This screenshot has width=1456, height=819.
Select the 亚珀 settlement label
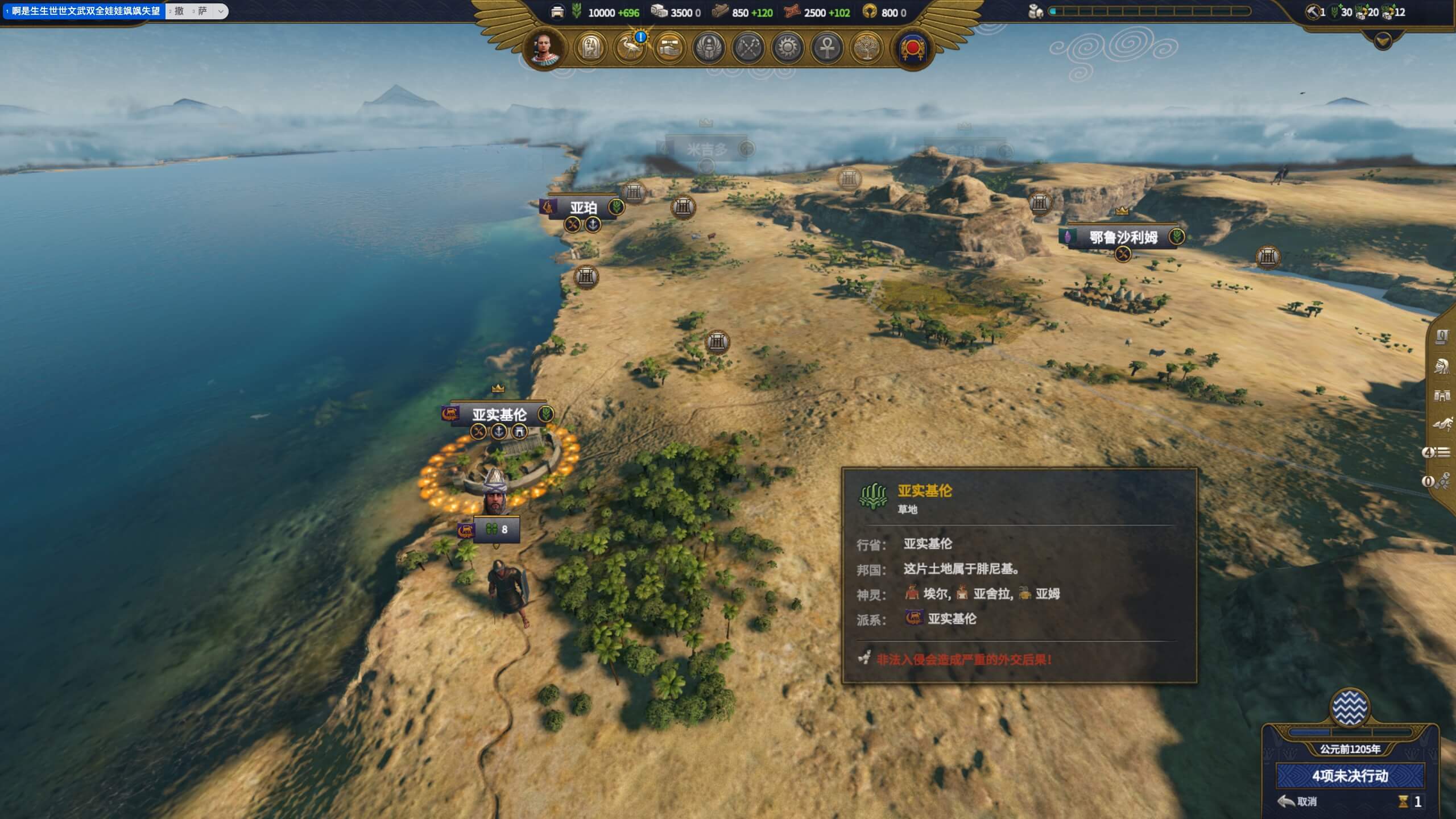[584, 208]
